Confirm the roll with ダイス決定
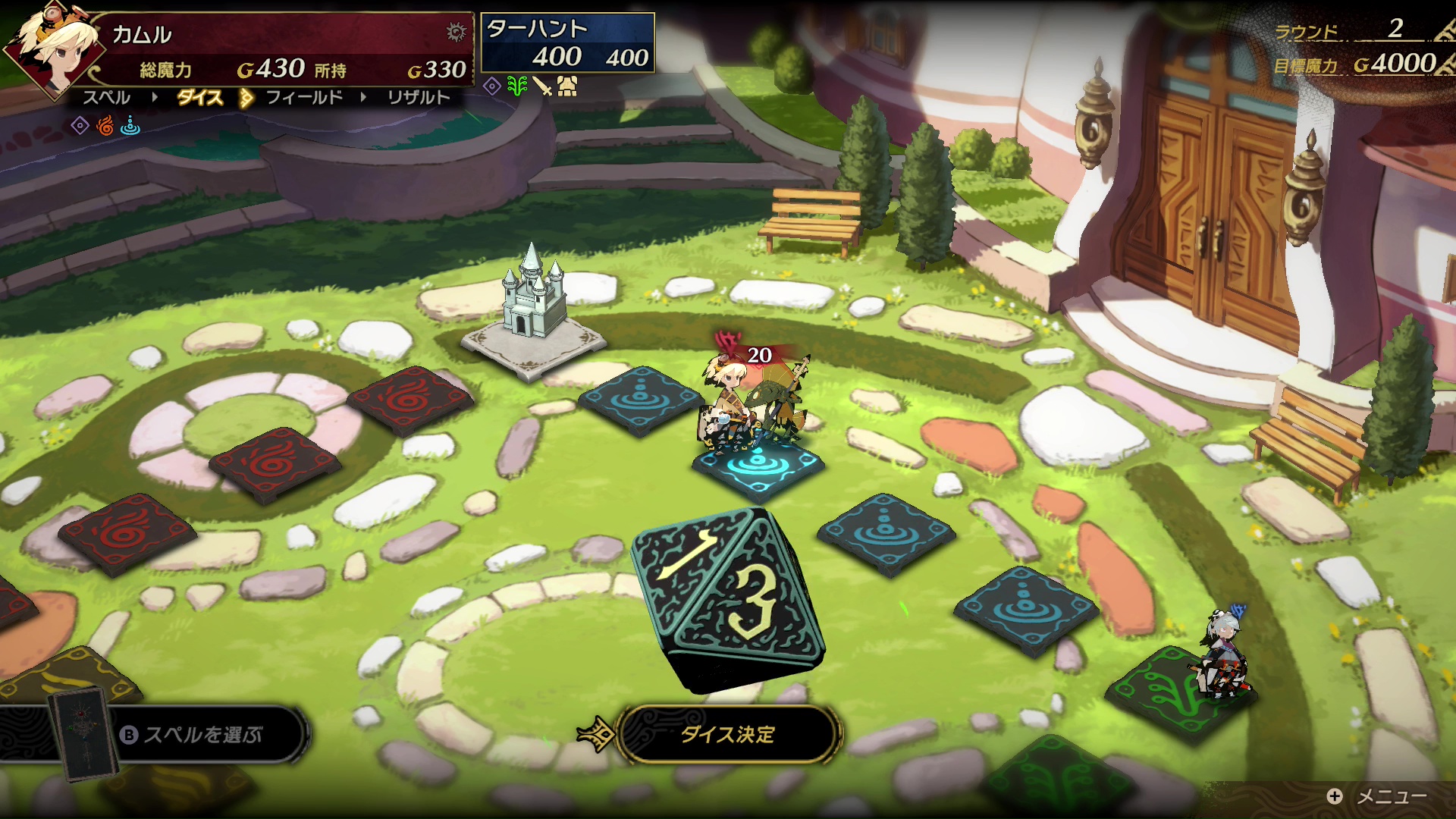The image size is (1456, 819). pyautogui.click(x=727, y=734)
